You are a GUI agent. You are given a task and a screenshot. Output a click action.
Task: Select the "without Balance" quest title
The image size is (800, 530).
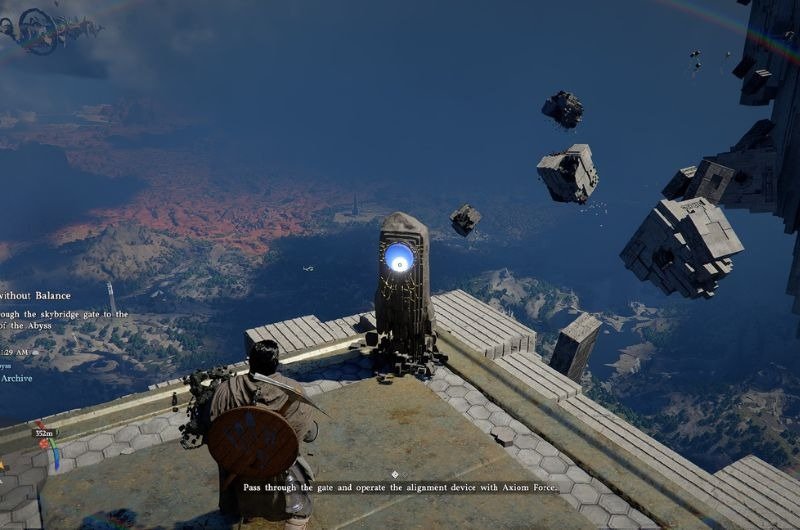point(35,295)
